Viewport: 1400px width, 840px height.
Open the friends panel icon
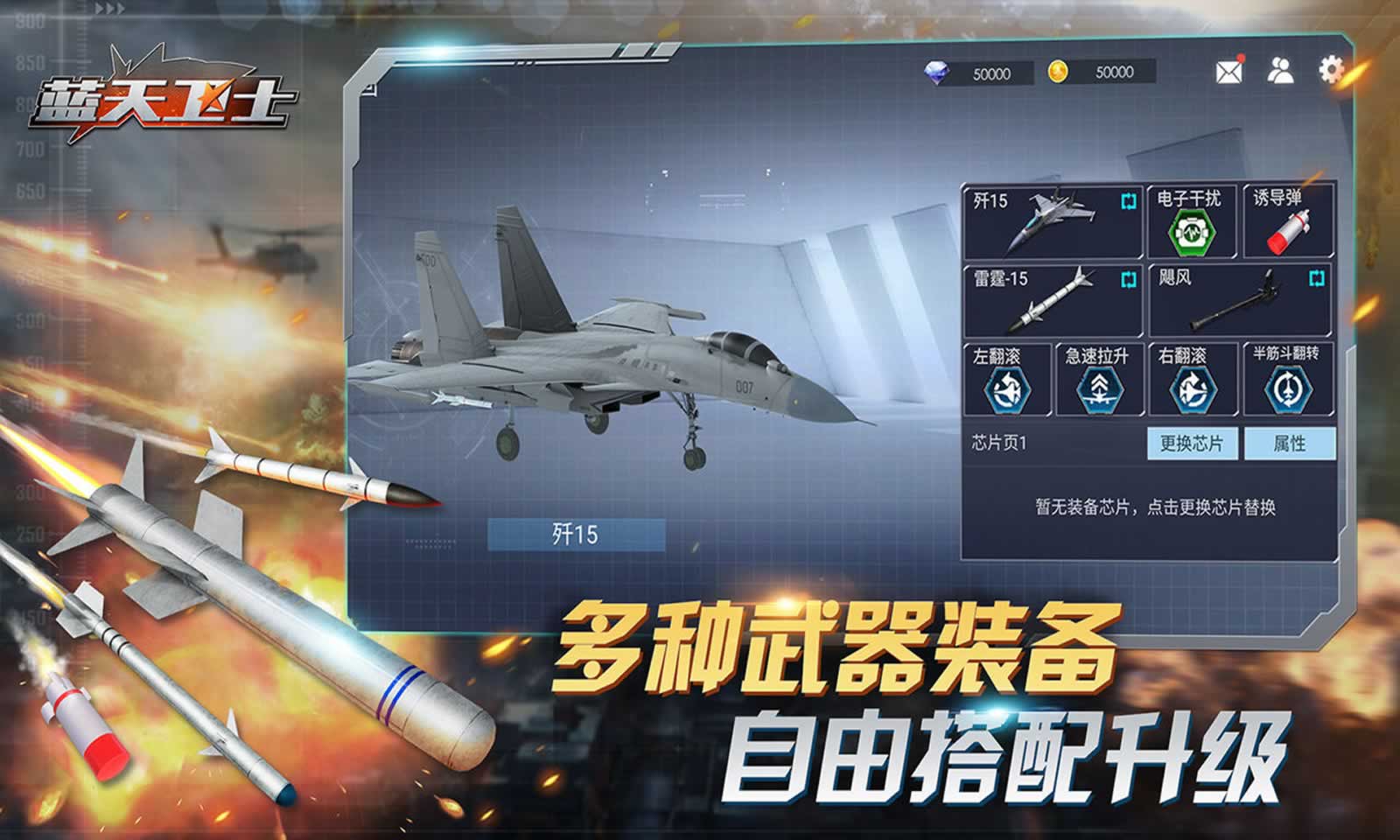pyautogui.click(x=1279, y=72)
